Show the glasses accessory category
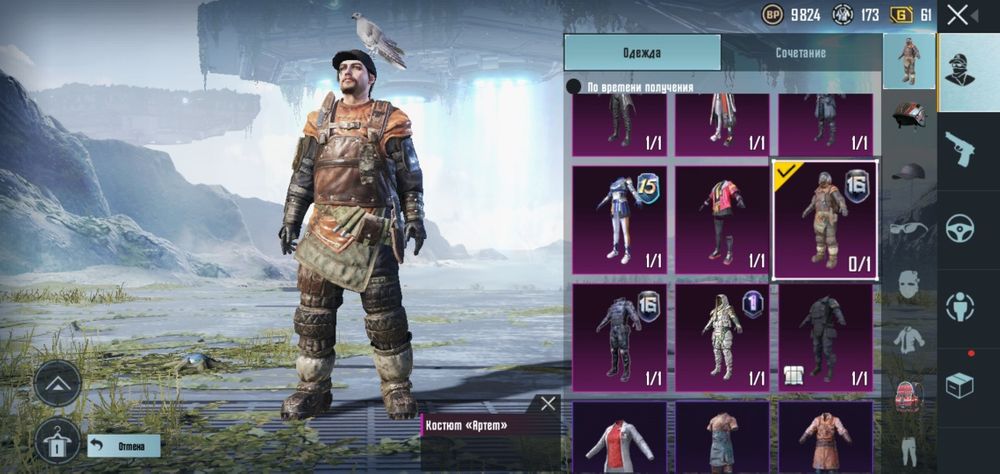This screenshot has height=474, width=1000. [x=908, y=226]
